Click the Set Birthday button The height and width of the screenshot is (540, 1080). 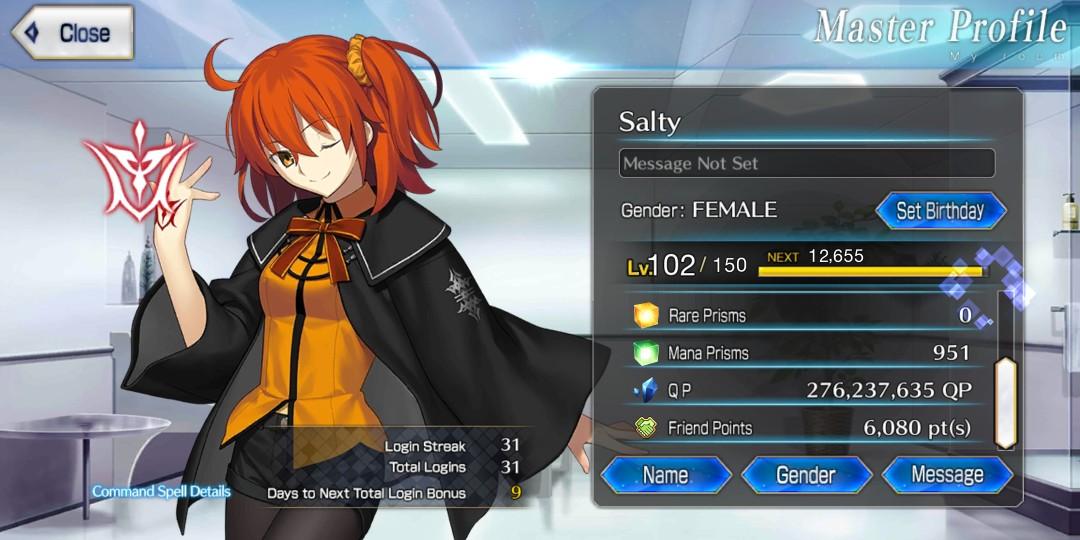pyautogui.click(x=940, y=211)
